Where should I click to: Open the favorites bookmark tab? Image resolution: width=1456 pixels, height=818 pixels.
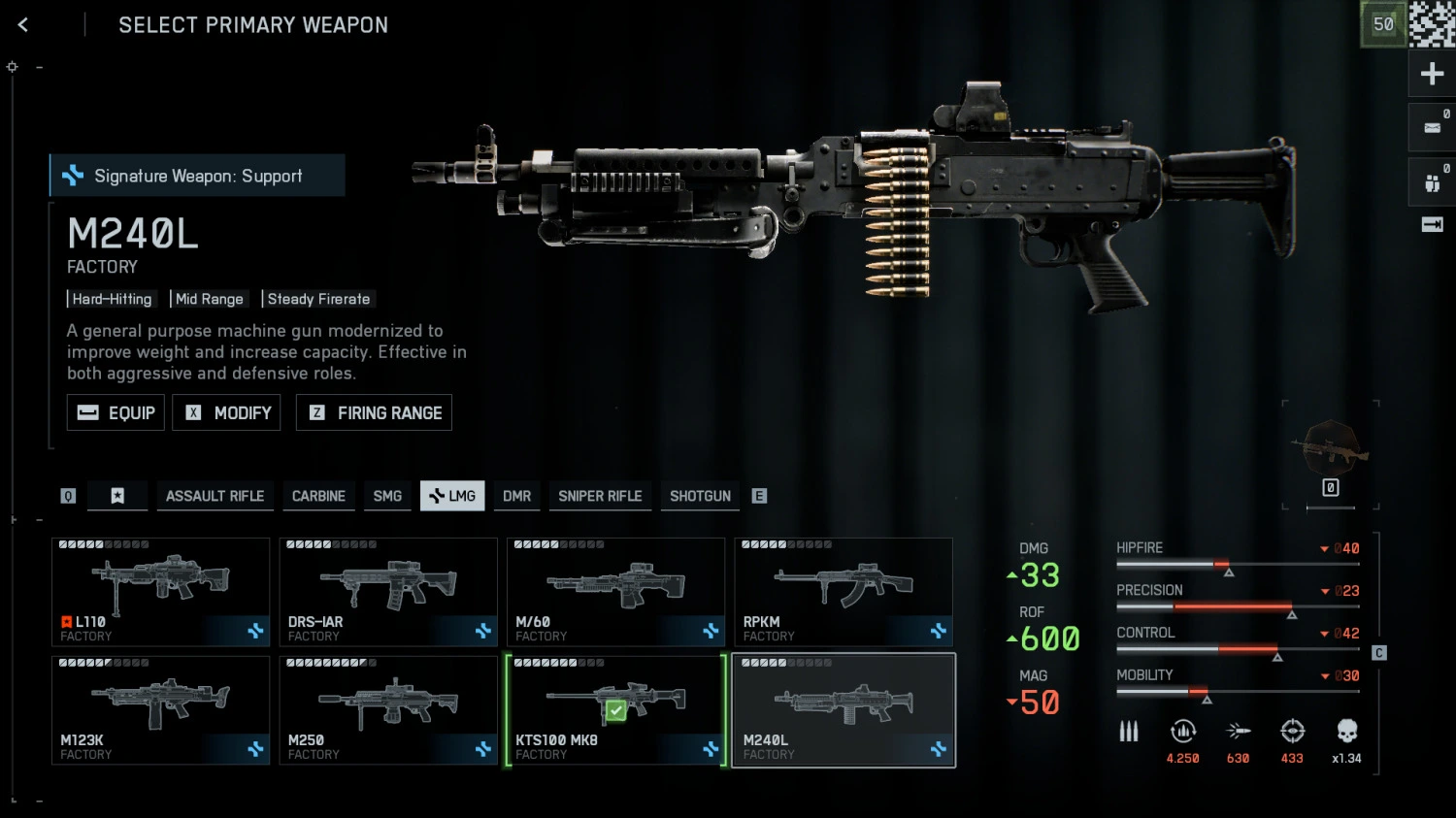[x=117, y=496]
